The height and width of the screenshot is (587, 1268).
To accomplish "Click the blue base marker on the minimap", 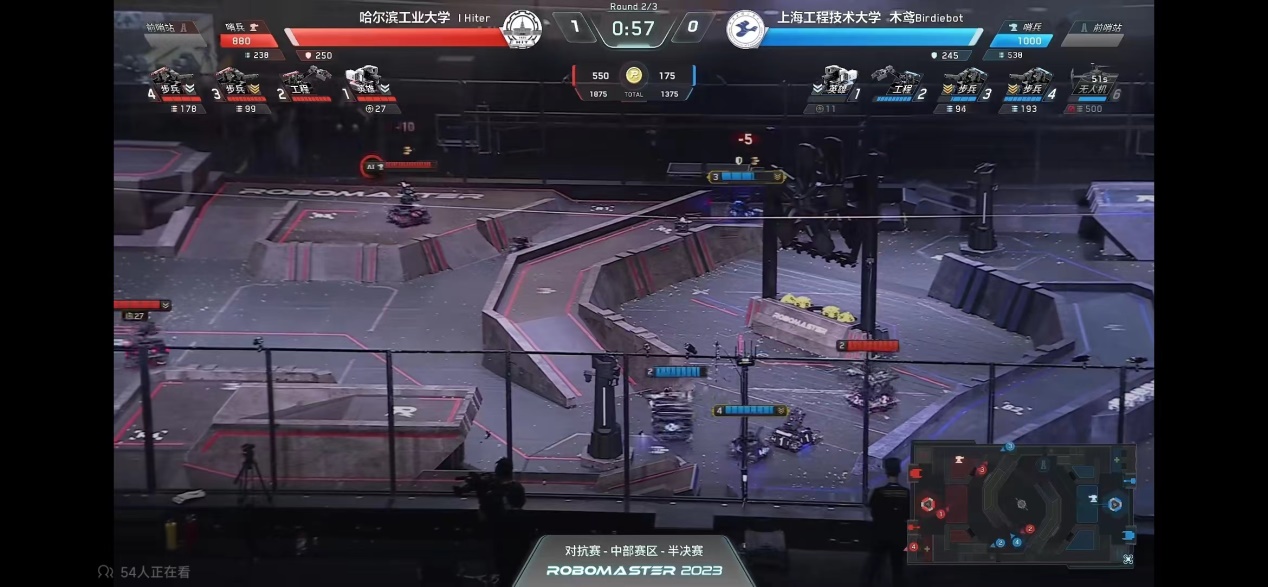I will coord(1114,504).
